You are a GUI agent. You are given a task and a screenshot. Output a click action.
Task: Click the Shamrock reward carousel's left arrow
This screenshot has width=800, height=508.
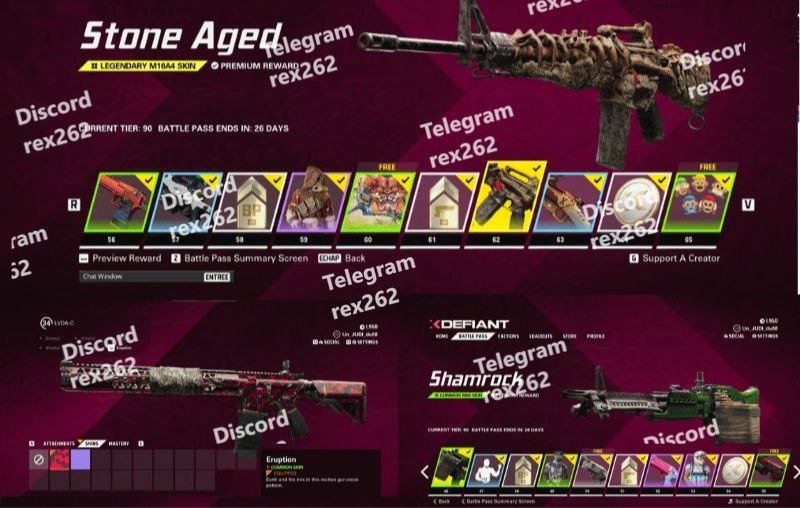point(423,471)
